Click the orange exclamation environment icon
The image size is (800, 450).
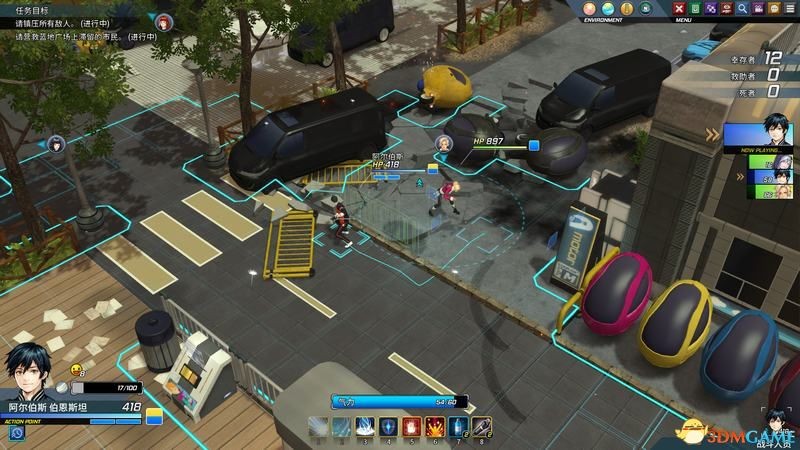point(627,8)
